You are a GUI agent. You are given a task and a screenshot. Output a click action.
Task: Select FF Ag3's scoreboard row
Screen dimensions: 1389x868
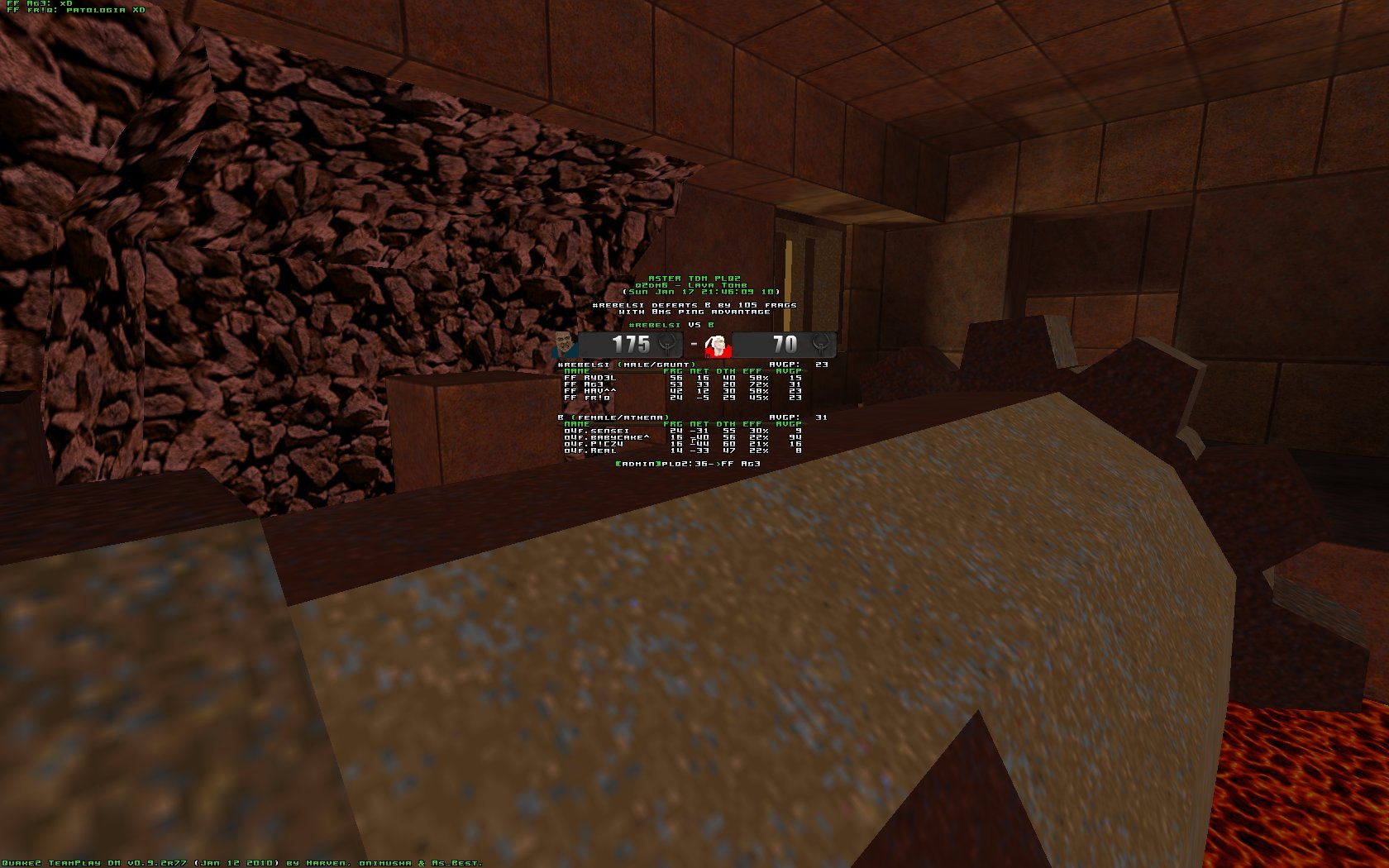coord(584,384)
